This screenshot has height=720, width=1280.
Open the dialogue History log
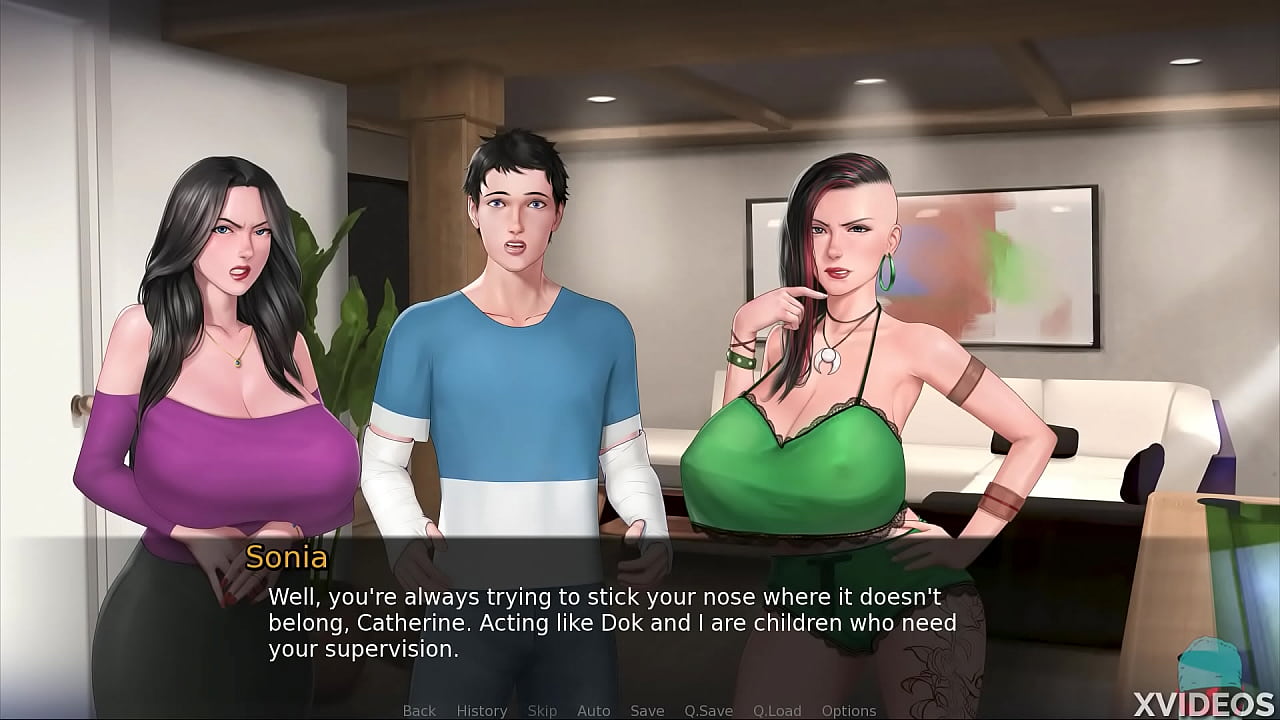click(x=481, y=710)
